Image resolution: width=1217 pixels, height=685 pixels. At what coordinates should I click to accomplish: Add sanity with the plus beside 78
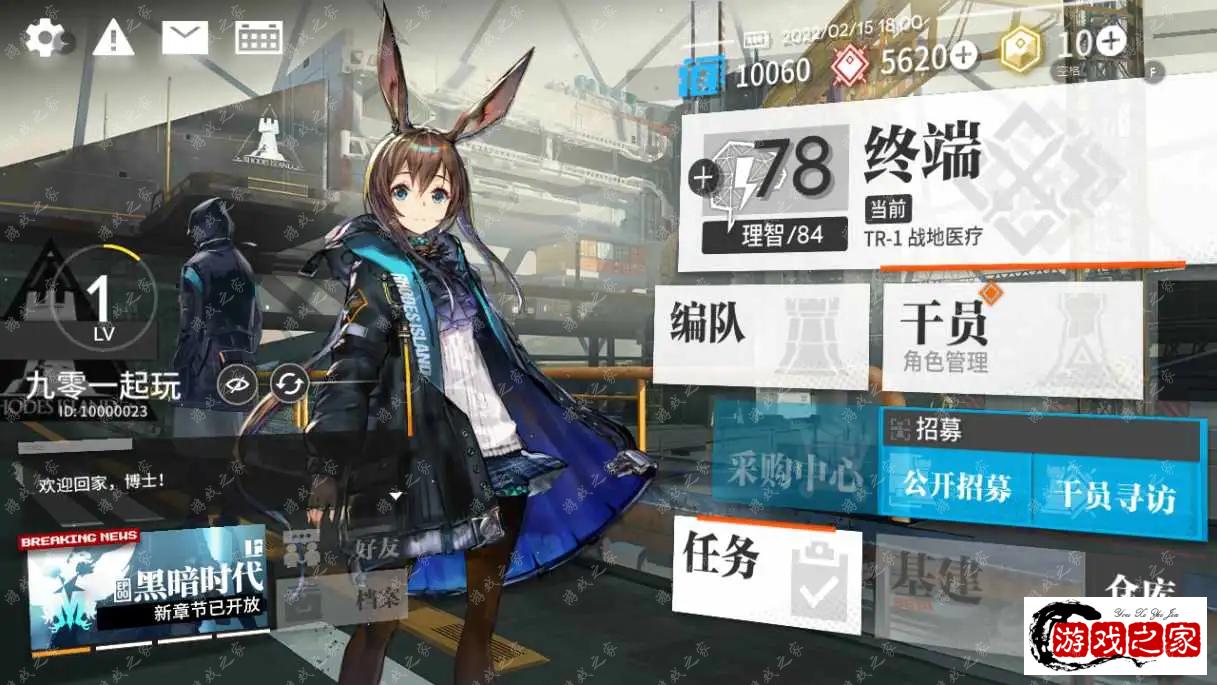pos(704,178)
